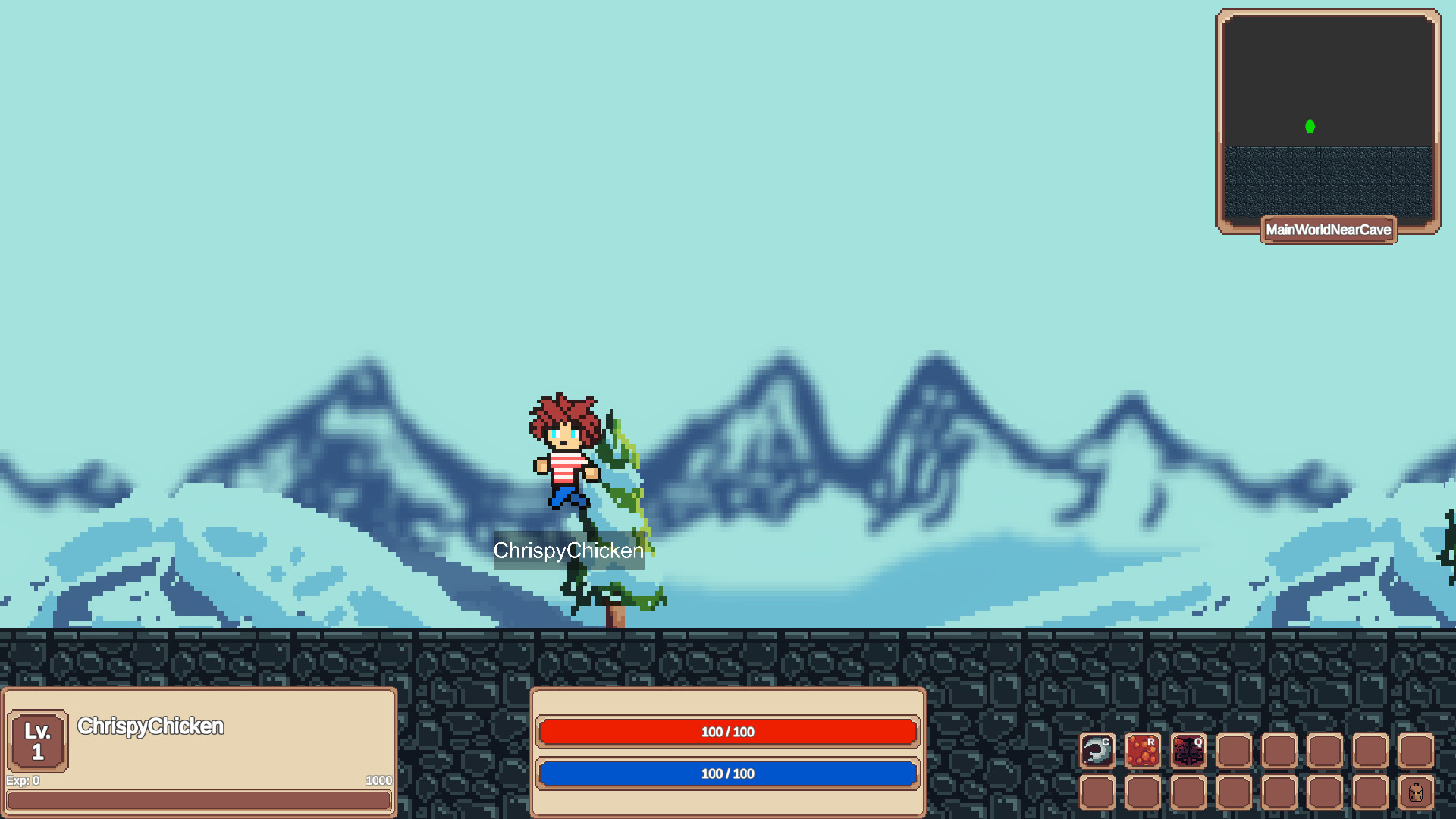Click the blue 100/100 mana bar
Image resolution: width=1456 pixels, height=819 pixels.
pos(726,773)
